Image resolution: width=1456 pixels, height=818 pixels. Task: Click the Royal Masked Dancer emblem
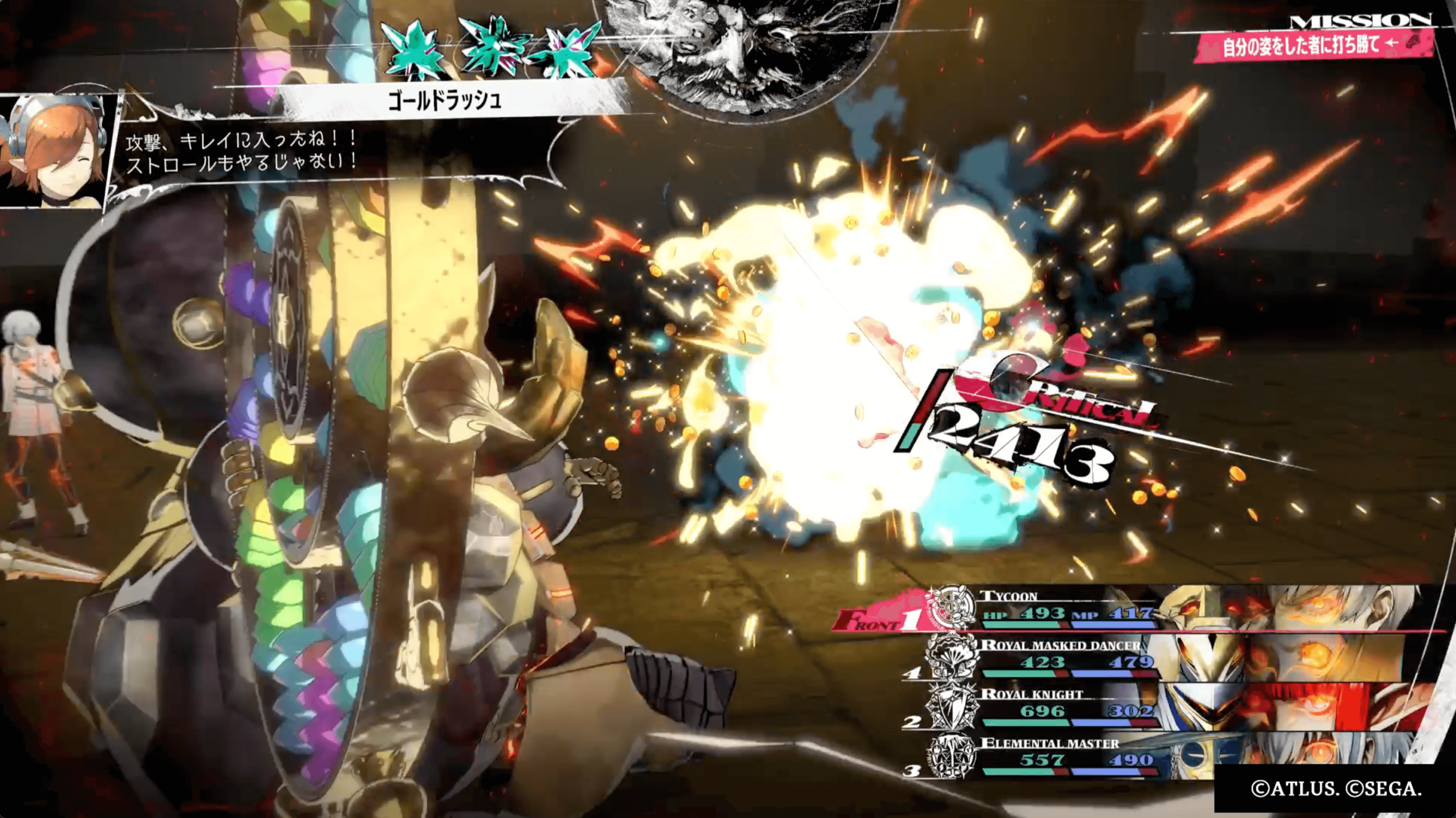[x=952, y=657]
